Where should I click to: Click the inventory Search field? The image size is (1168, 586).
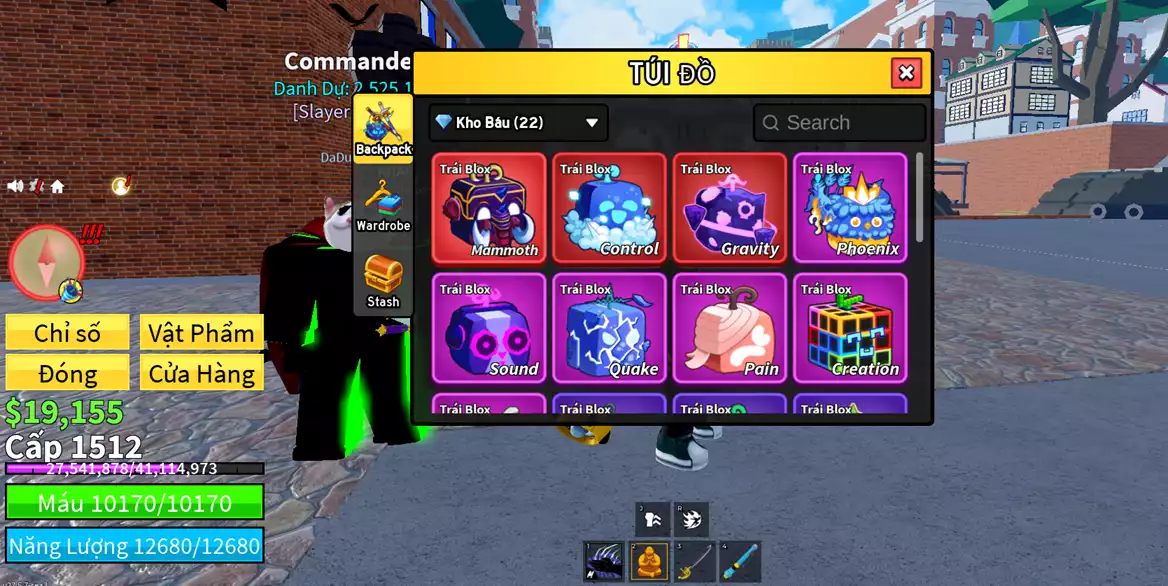coord(840,123)
